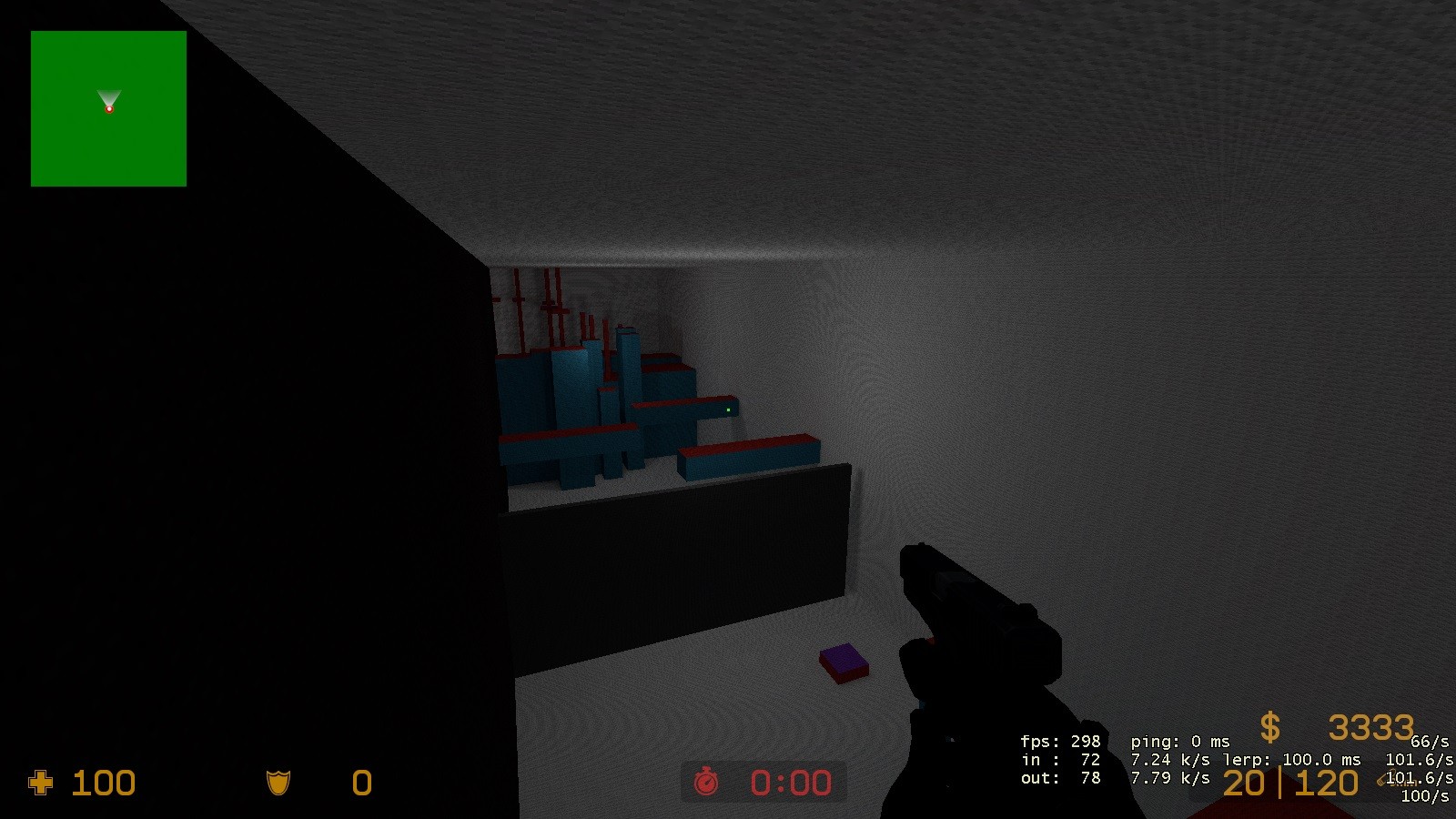The height and width of the screenshot is (819, 1456).
Task: Expand the radar minimap panel
Action: 107,109
